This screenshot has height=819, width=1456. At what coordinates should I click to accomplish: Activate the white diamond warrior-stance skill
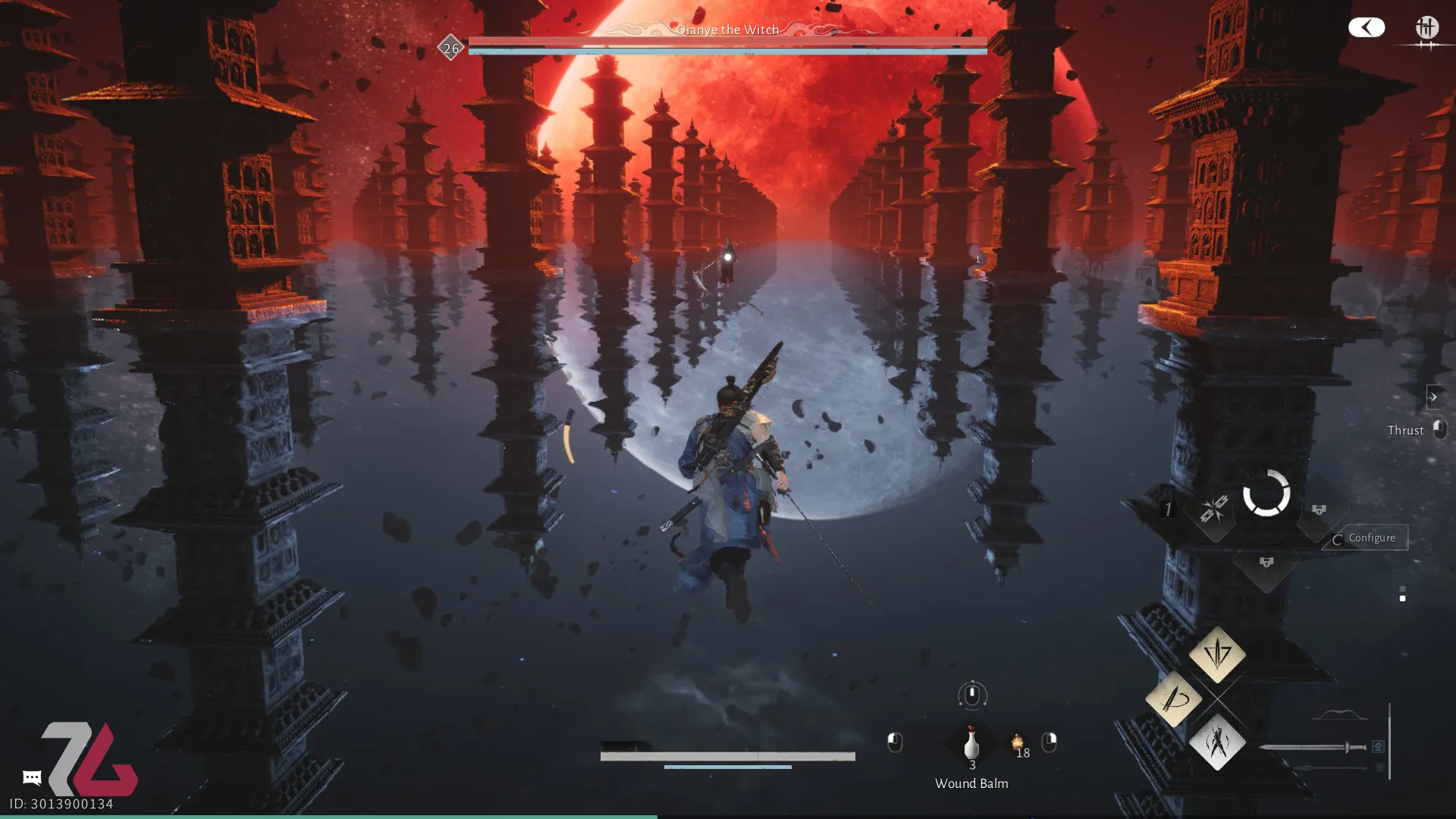coord(1217,742)
